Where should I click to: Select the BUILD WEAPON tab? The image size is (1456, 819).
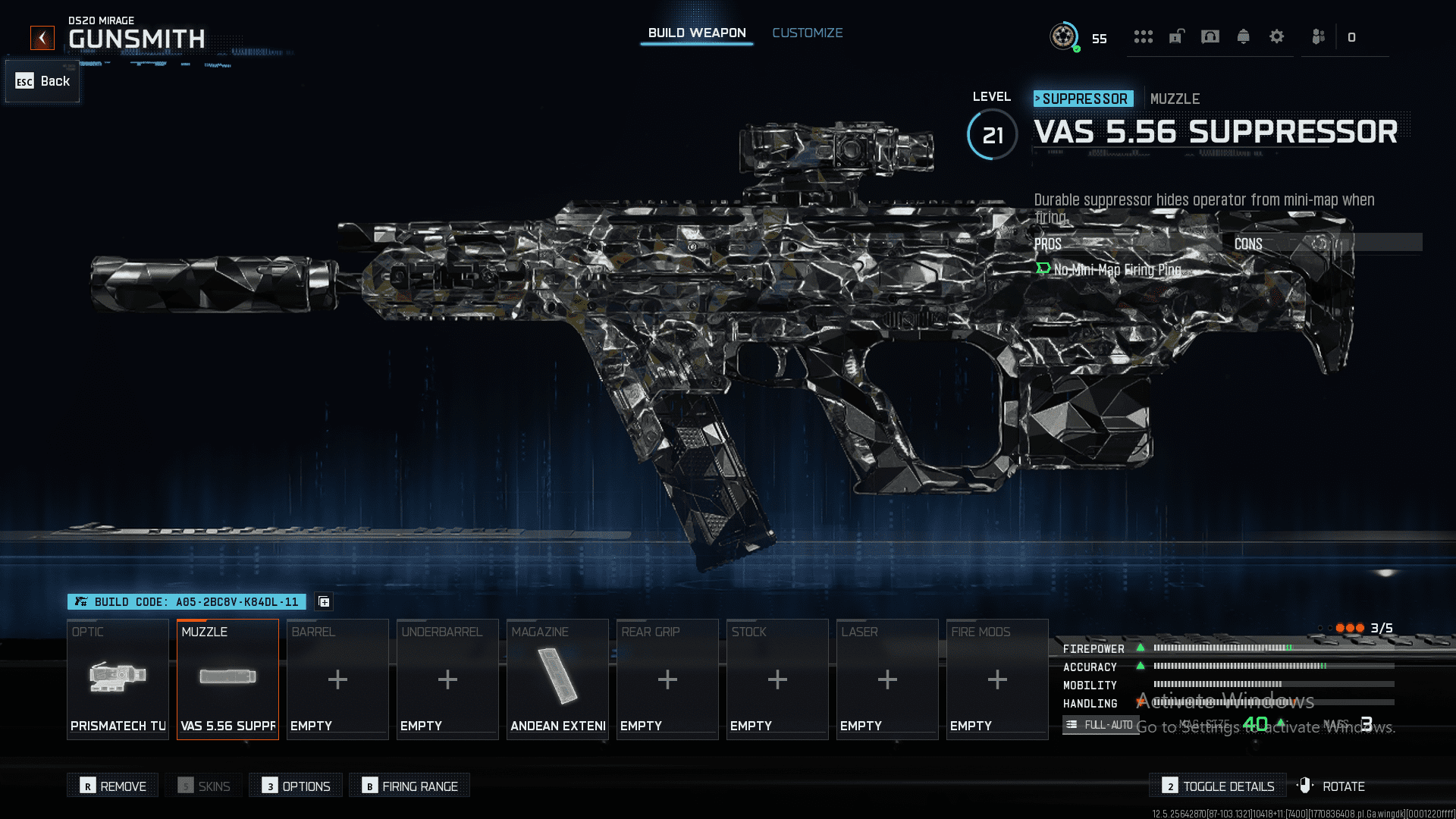pyautogui.click(x=695, y=33)
